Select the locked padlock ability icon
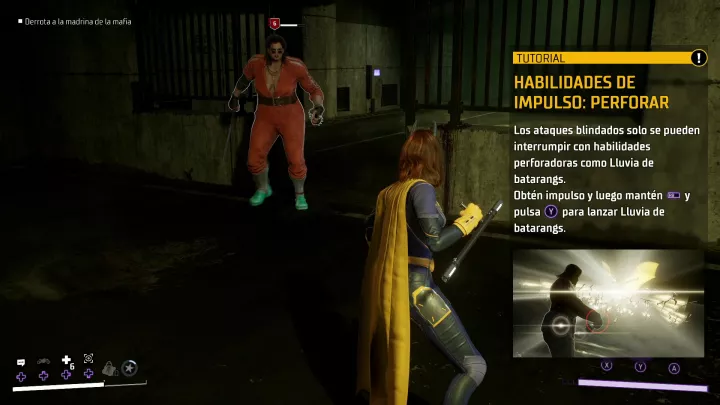Image resolution: width=720 pixels, height=405 pixels. pos(111,368)
